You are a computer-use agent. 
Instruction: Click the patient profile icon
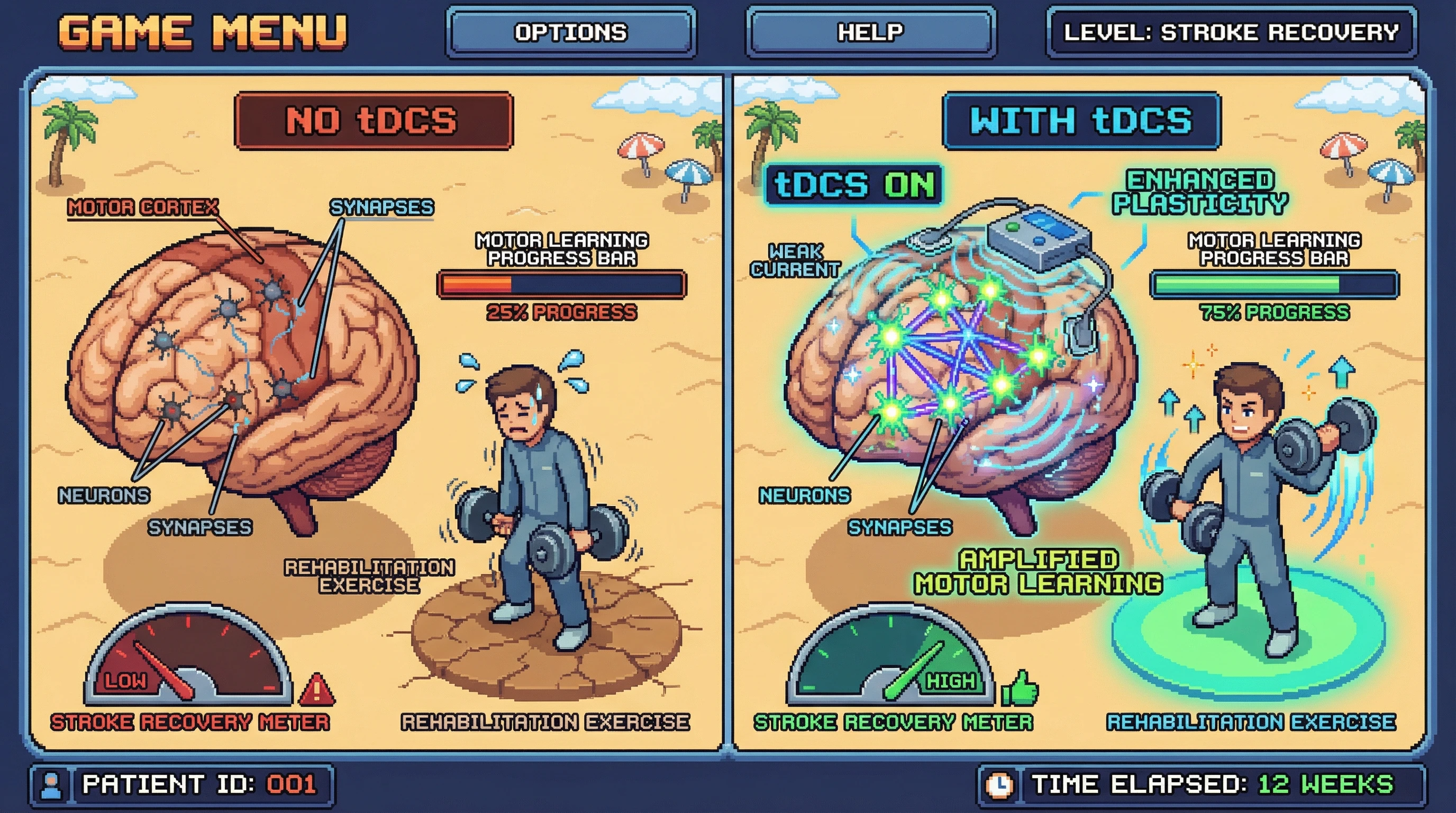(x=51, y=785)
